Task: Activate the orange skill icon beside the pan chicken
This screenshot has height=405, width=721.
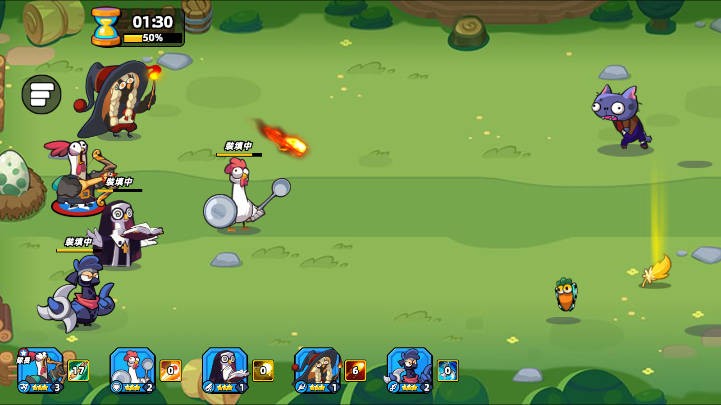Action: pos(171,371)
